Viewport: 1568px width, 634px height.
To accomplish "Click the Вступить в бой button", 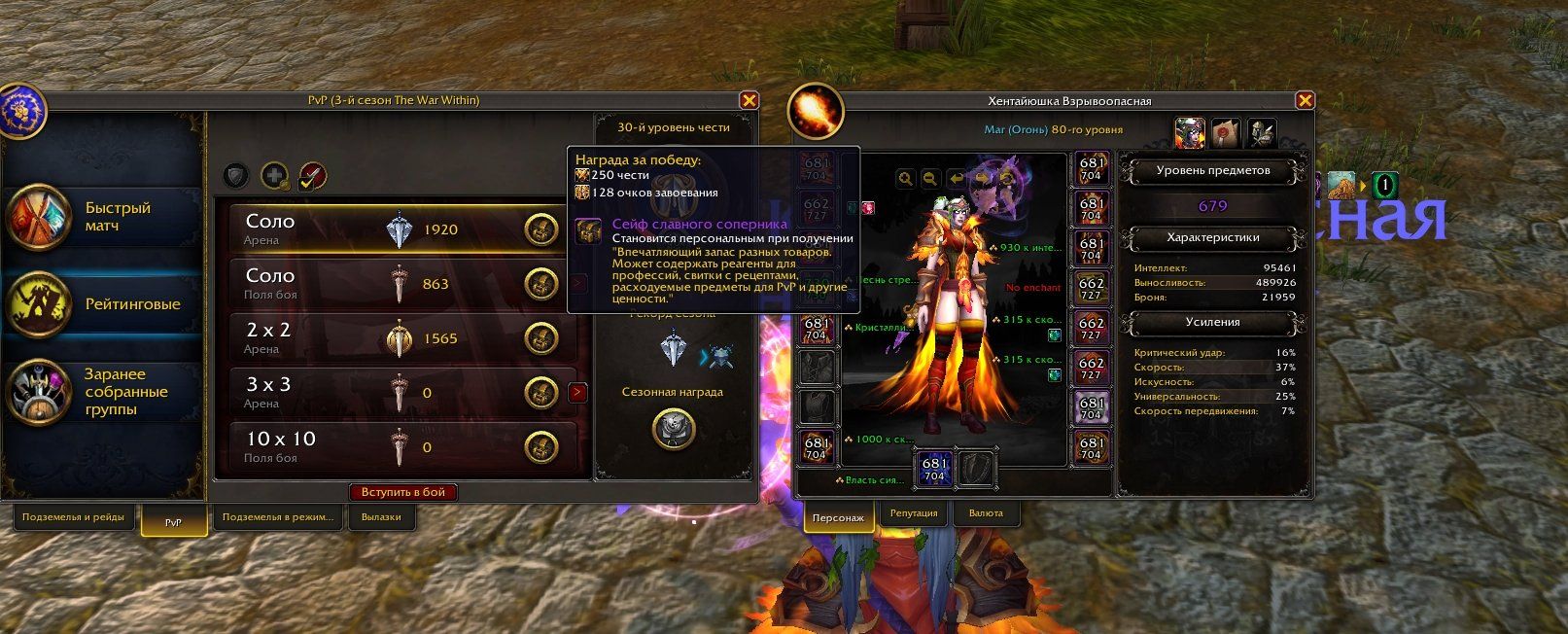I will 402,492.
